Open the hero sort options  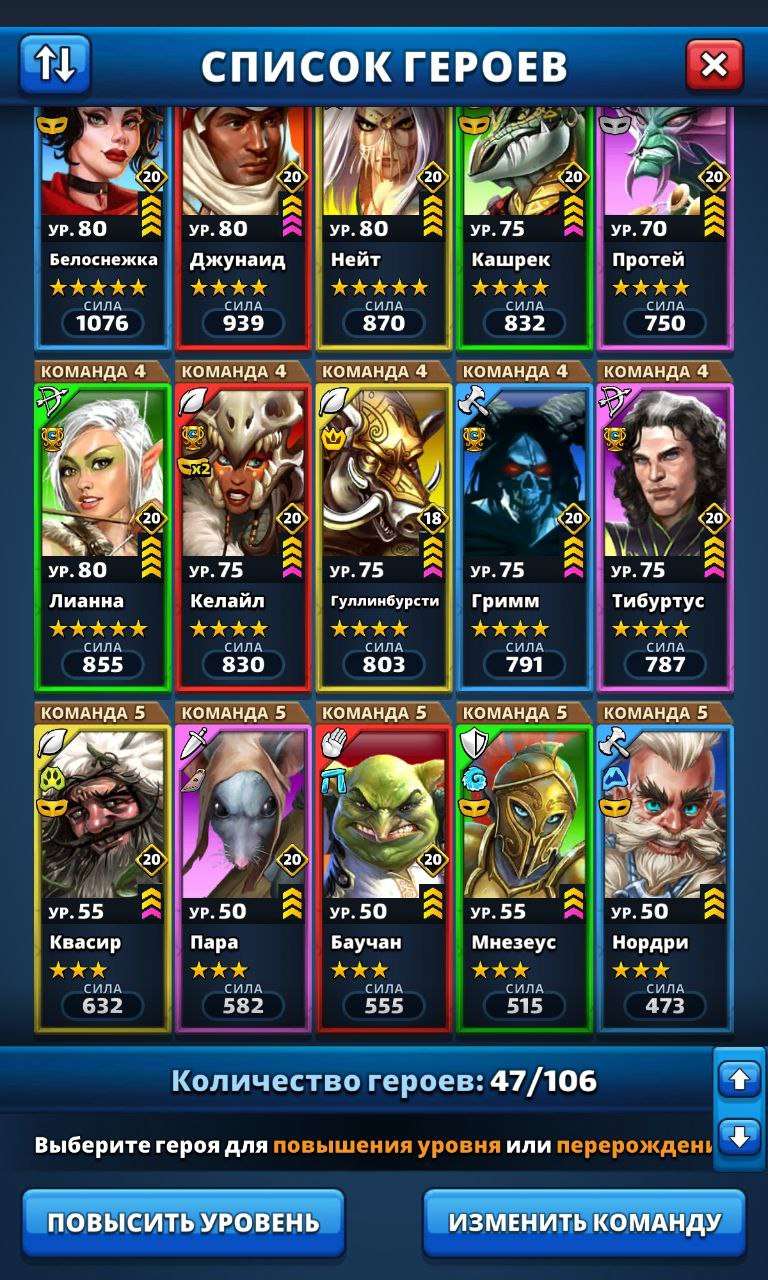click(55, 64)
